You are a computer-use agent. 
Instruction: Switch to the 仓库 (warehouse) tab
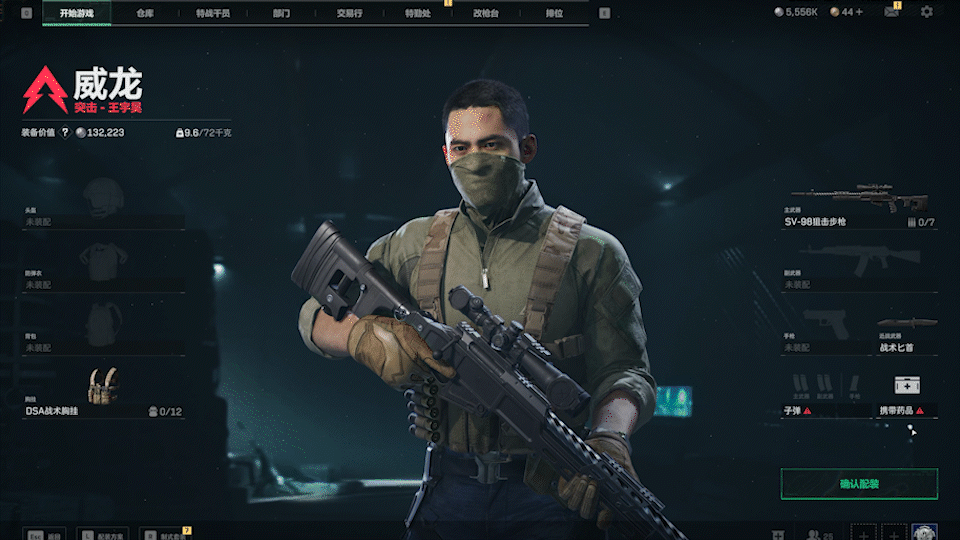(x=145, y=14)
